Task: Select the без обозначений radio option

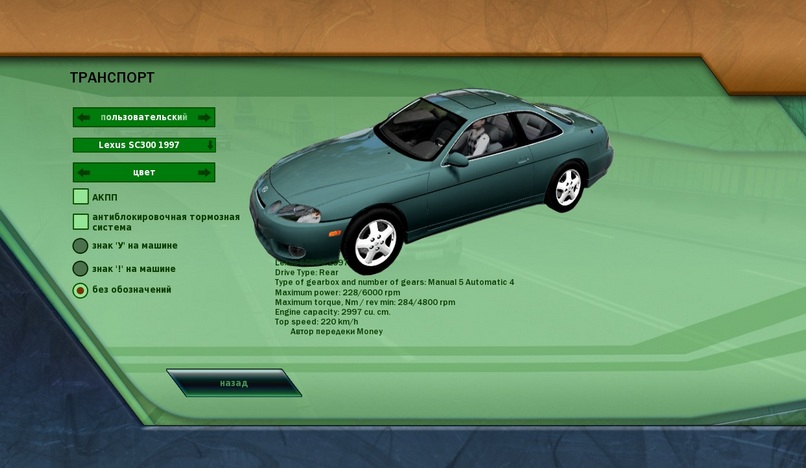Action: [80, 290]
